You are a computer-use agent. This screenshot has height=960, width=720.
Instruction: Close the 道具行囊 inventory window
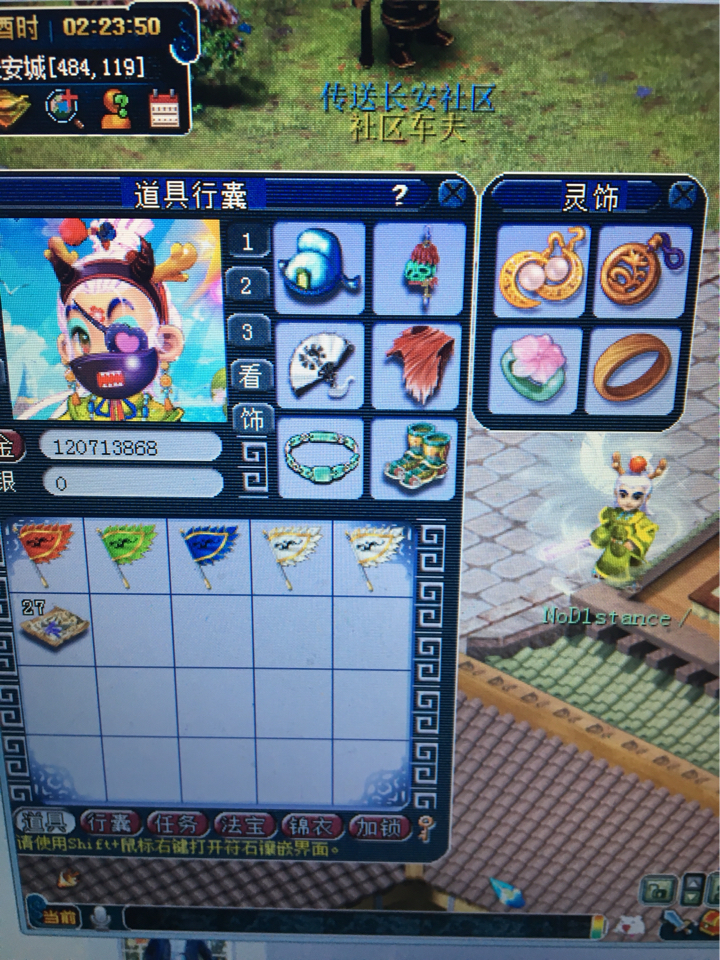tap(452, 193)
